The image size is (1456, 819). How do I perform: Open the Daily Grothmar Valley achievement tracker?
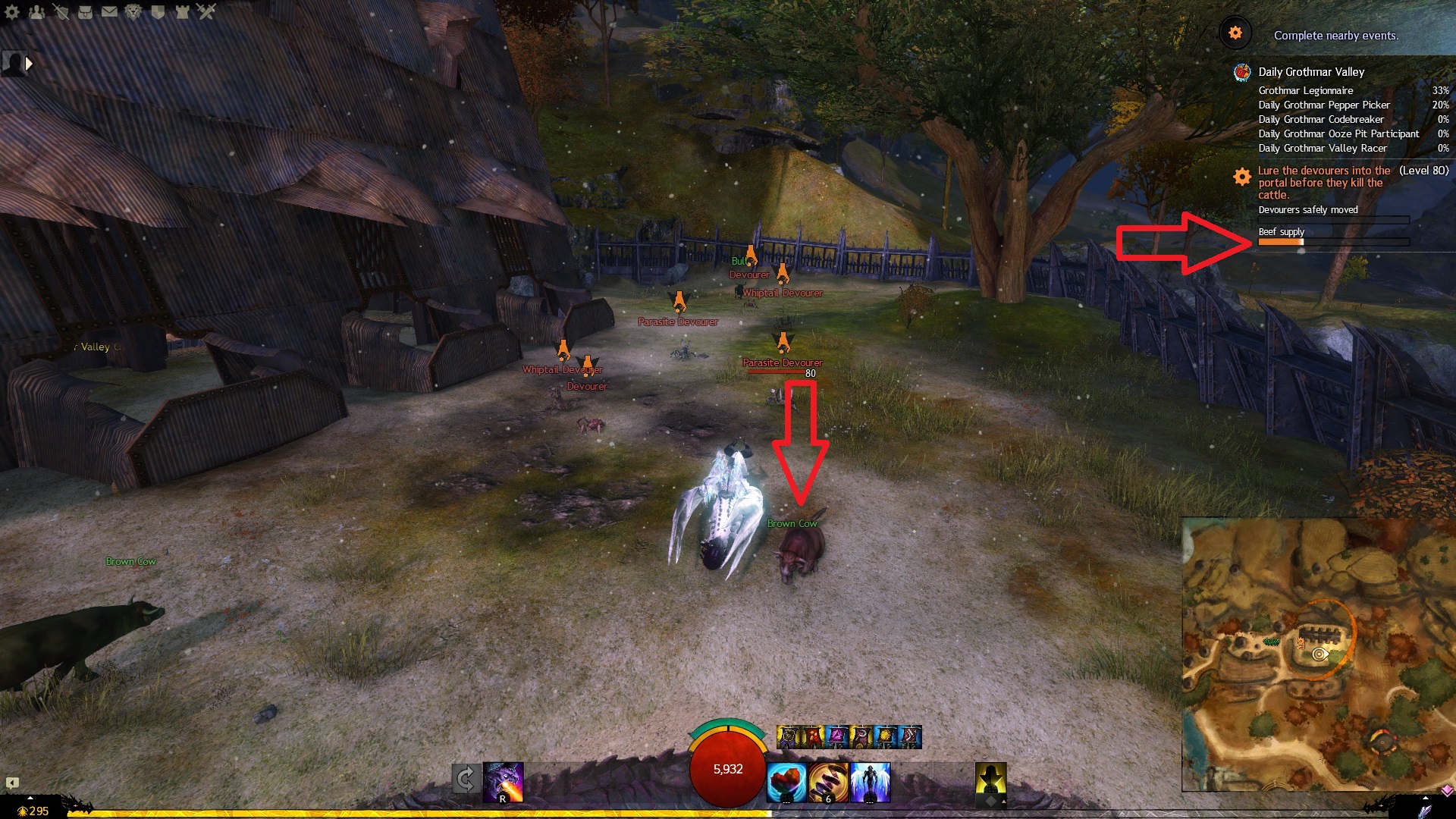coord(1311,72)
